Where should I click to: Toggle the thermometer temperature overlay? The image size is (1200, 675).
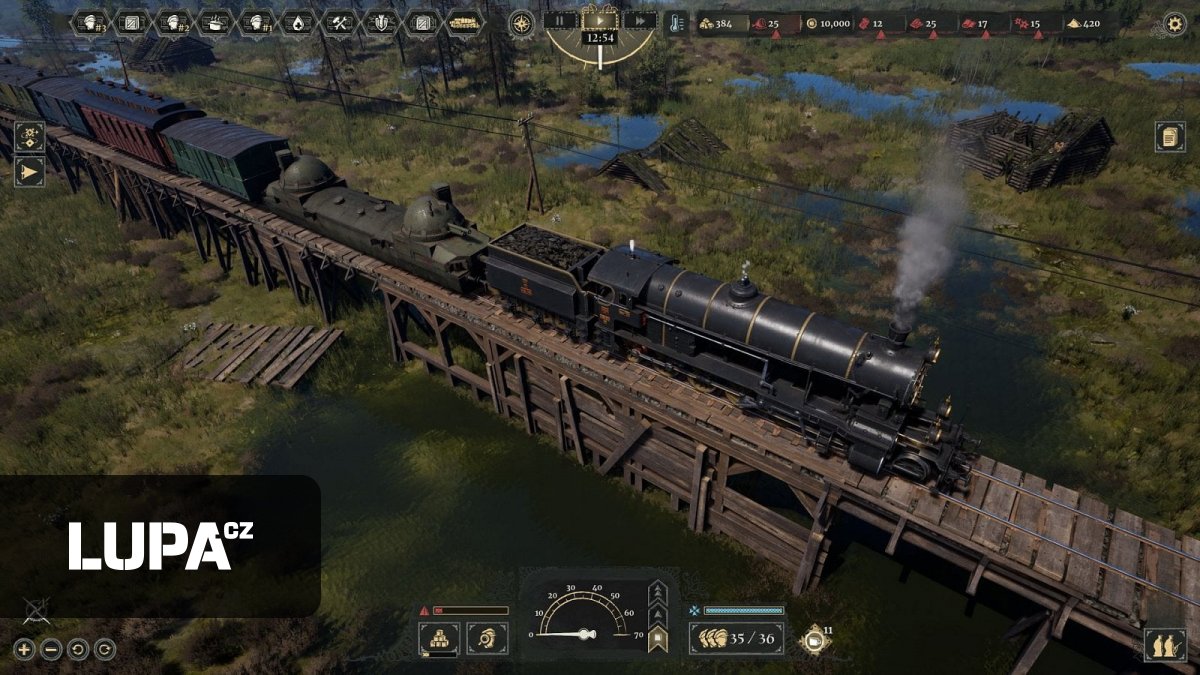click(676, 22)
